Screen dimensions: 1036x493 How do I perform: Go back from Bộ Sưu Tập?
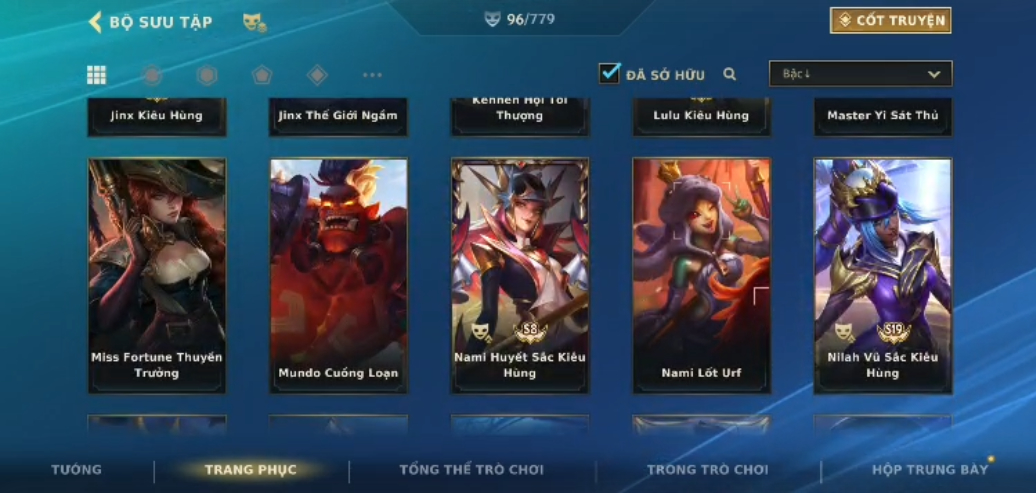click(96, 22)
